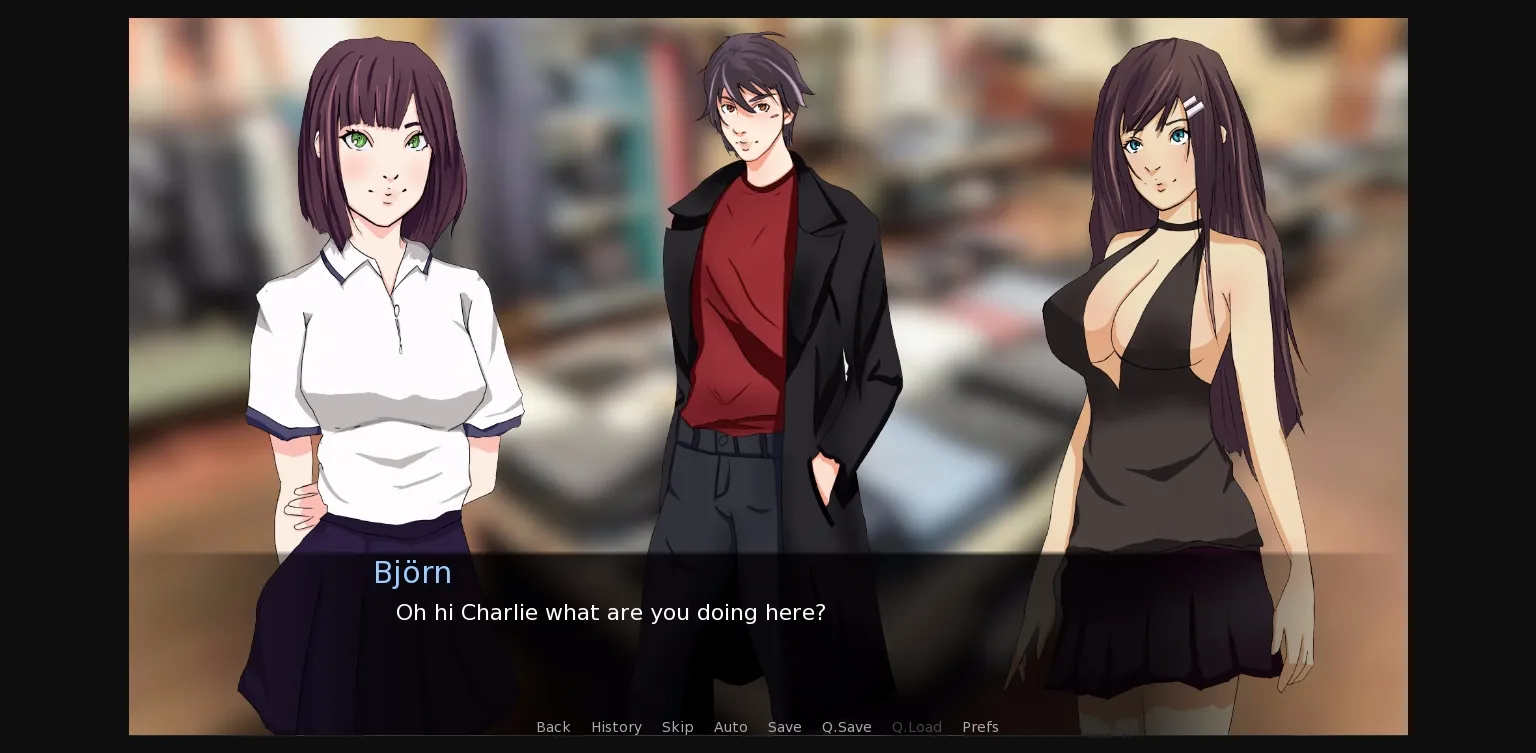Open the Save screen

784,727
